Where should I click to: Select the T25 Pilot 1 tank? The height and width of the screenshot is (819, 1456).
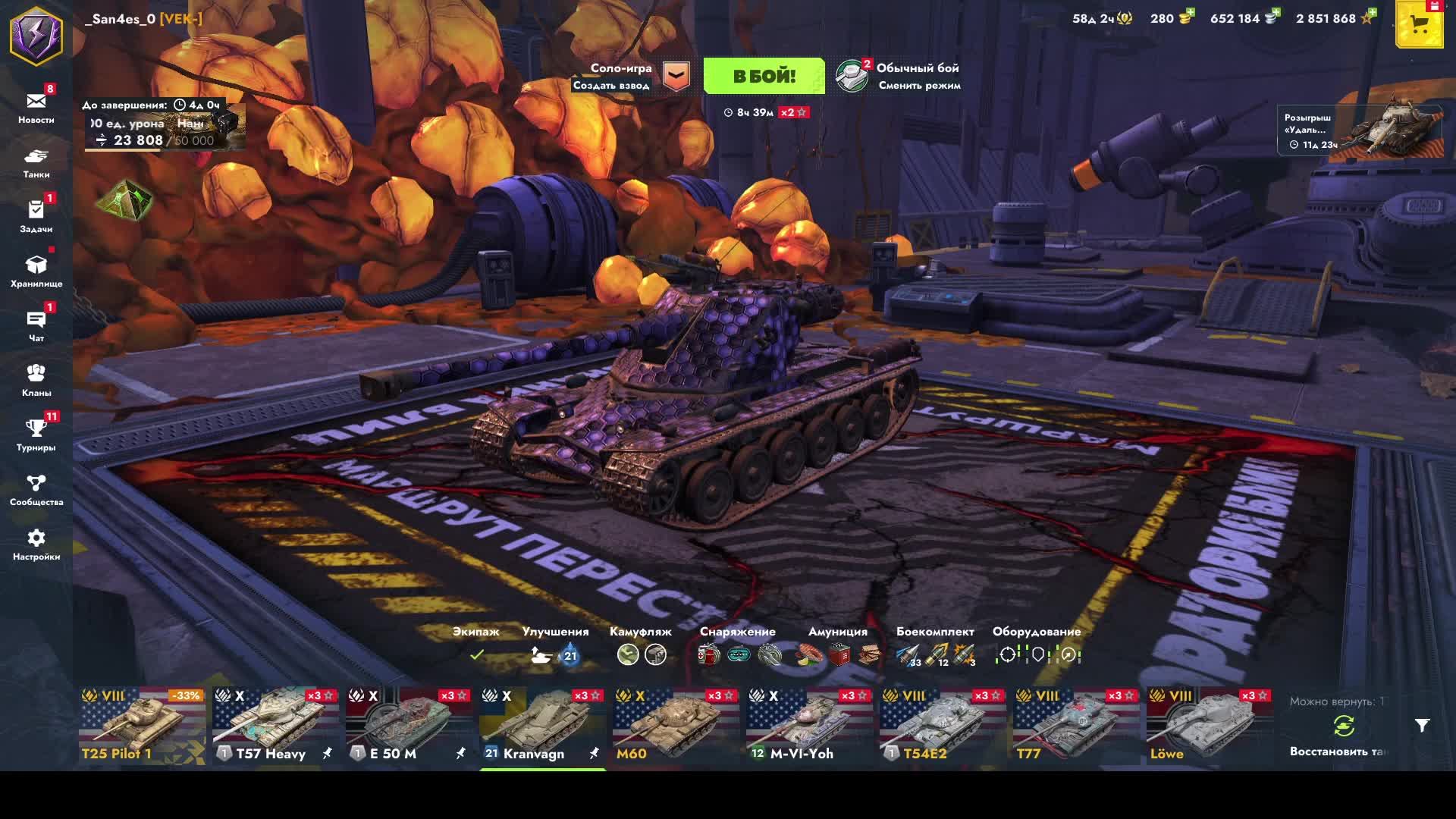(x=142, y=726)
